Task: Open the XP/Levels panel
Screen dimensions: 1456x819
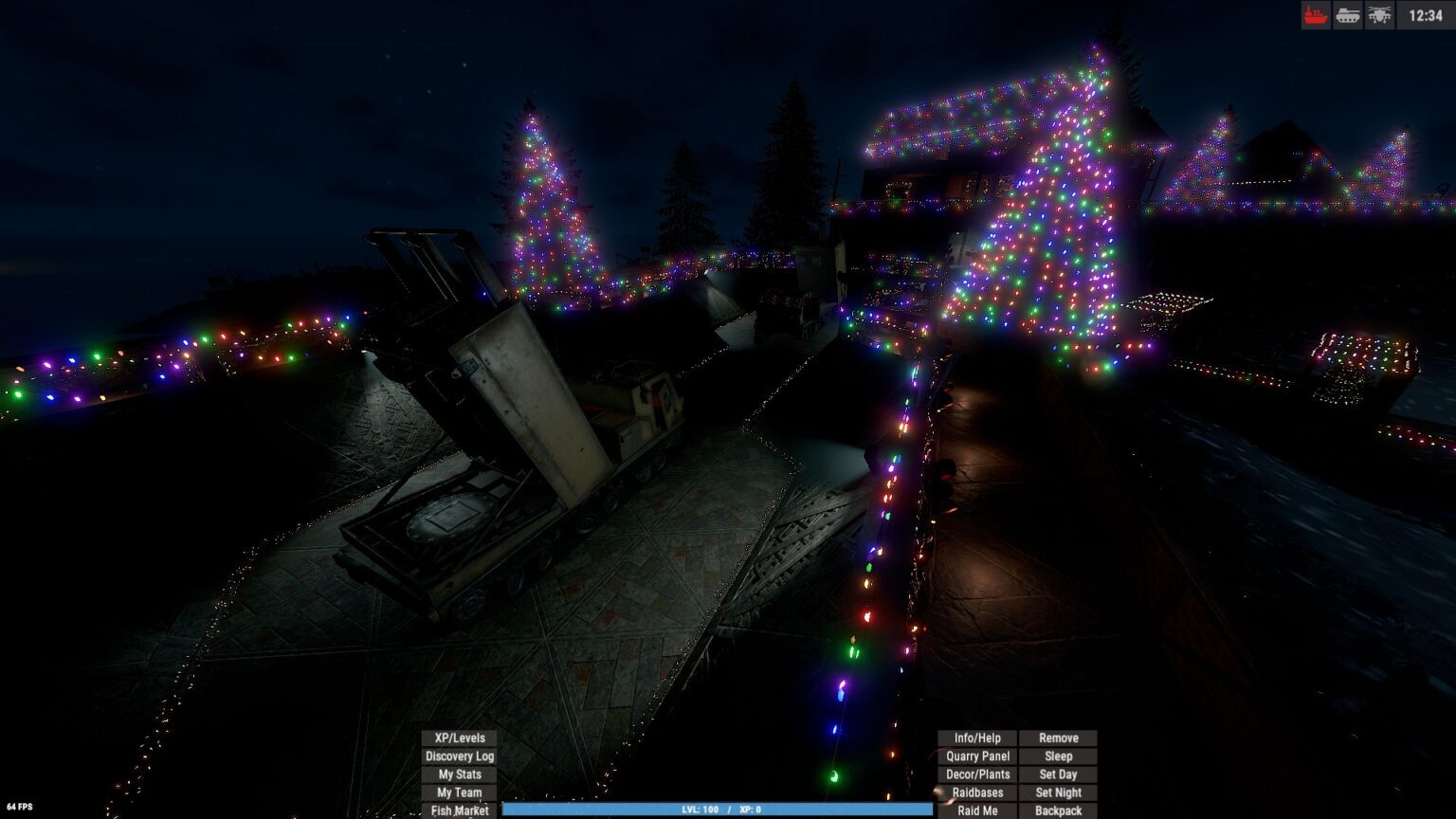Action: pos(459,737)
